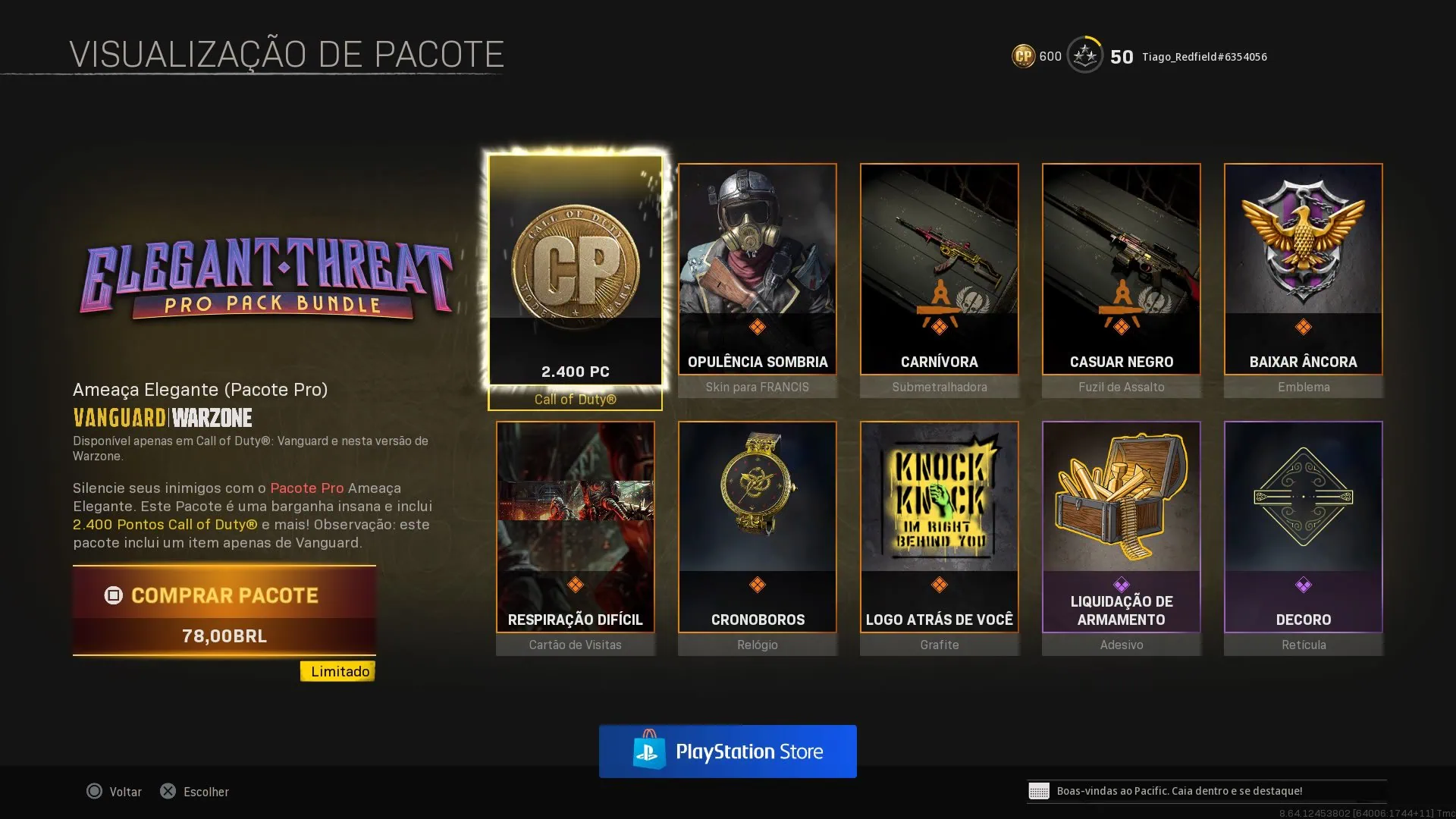Confirm with the Escolher option
1456x819 pixels.
195,792
